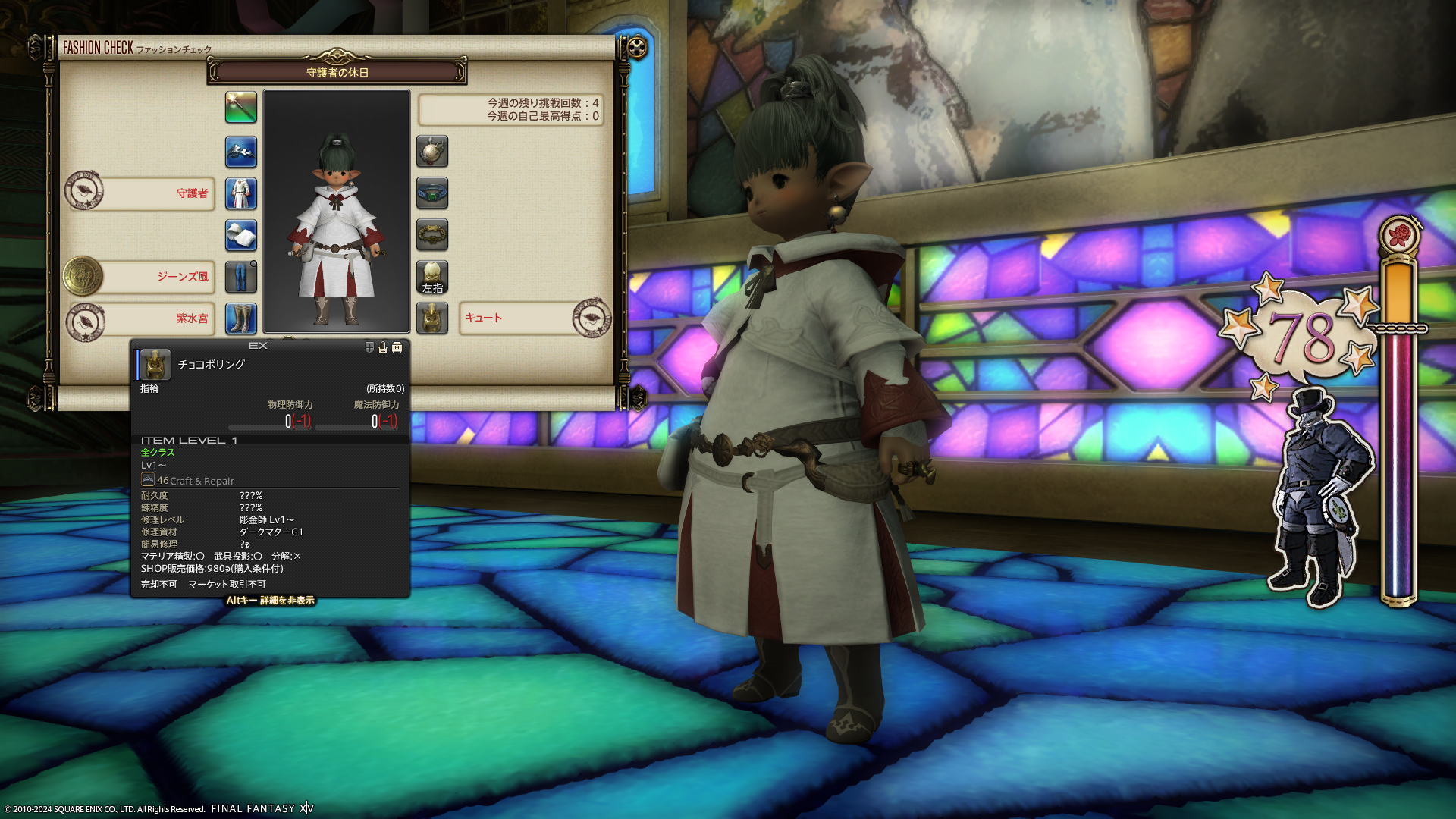Click the character preview portrait

(337, 212)
